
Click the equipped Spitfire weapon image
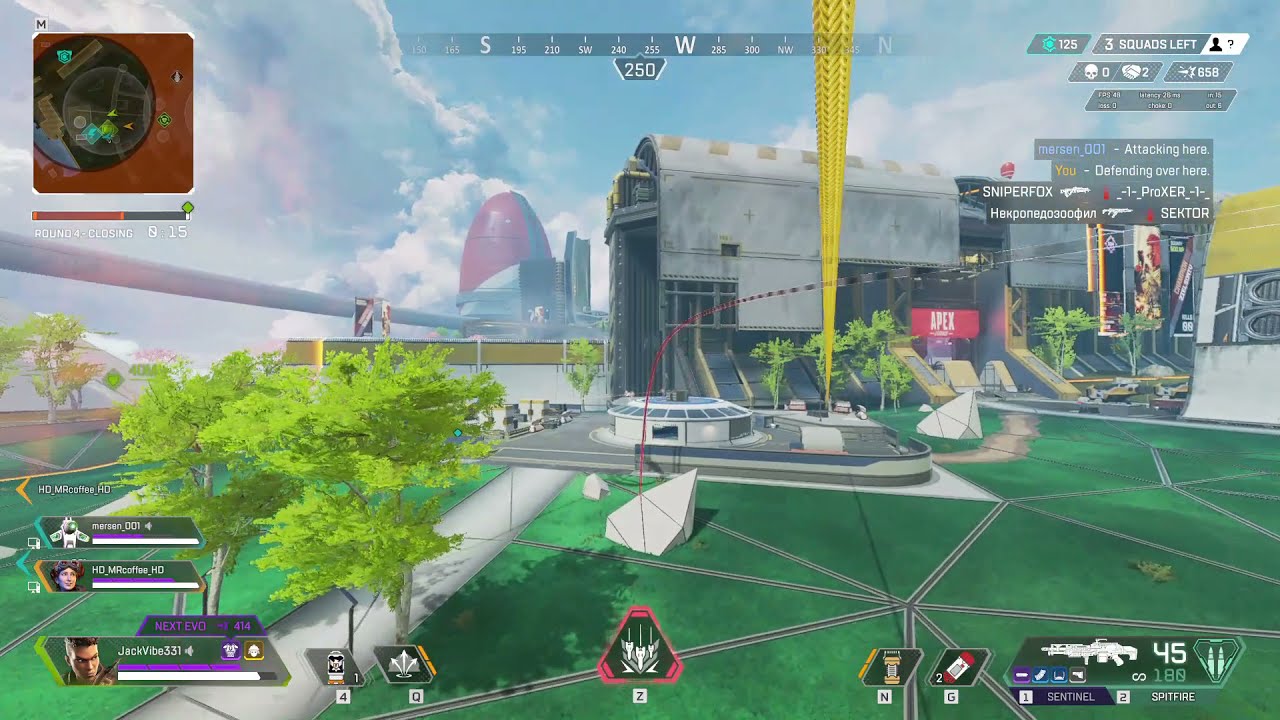click(x=1092, y=652)
